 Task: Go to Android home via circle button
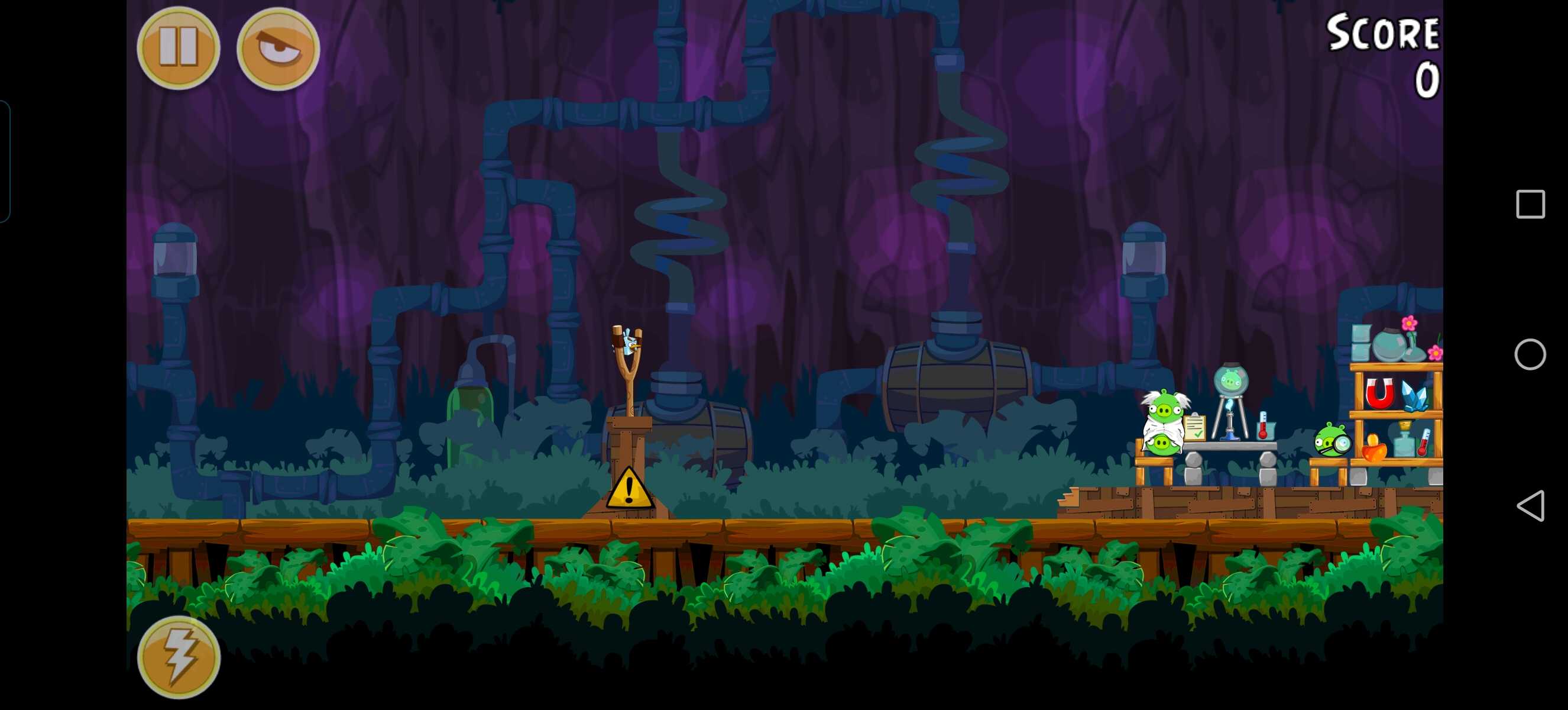click(x=1530, y=354)
